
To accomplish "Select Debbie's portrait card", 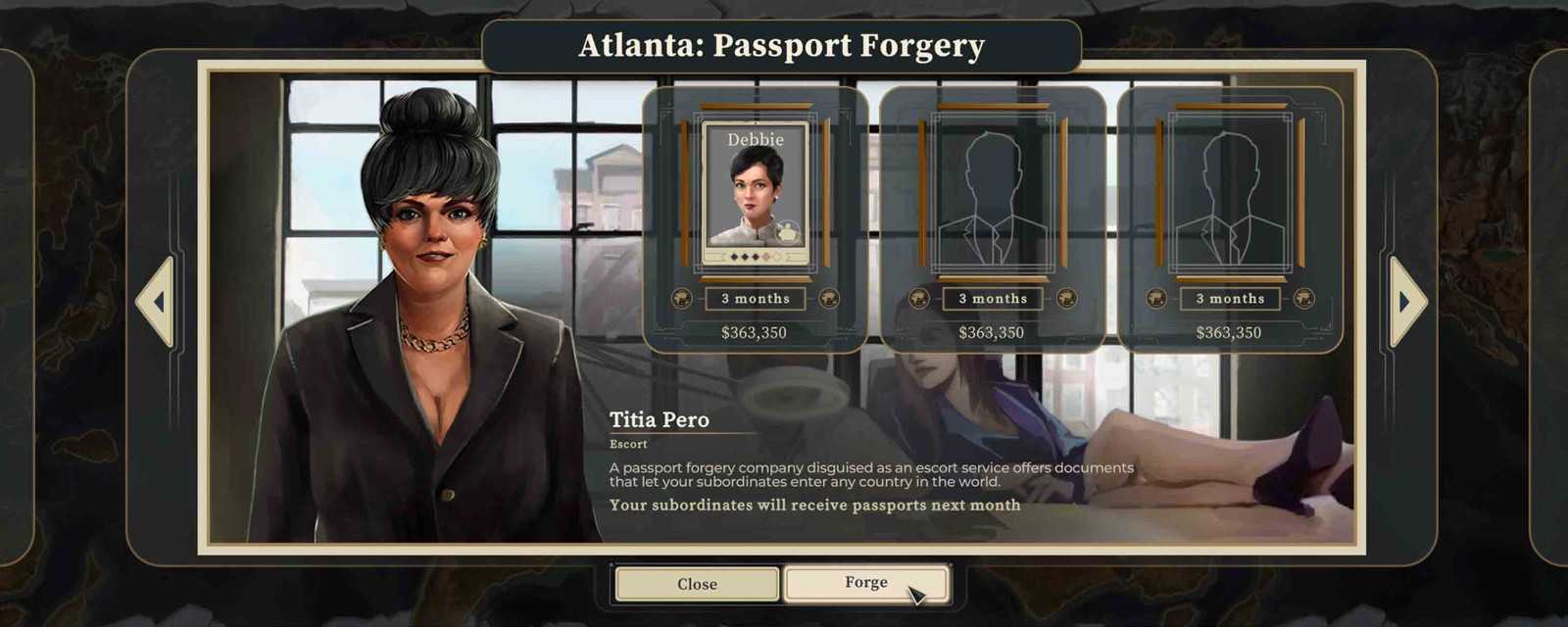I will pos(755,193).
